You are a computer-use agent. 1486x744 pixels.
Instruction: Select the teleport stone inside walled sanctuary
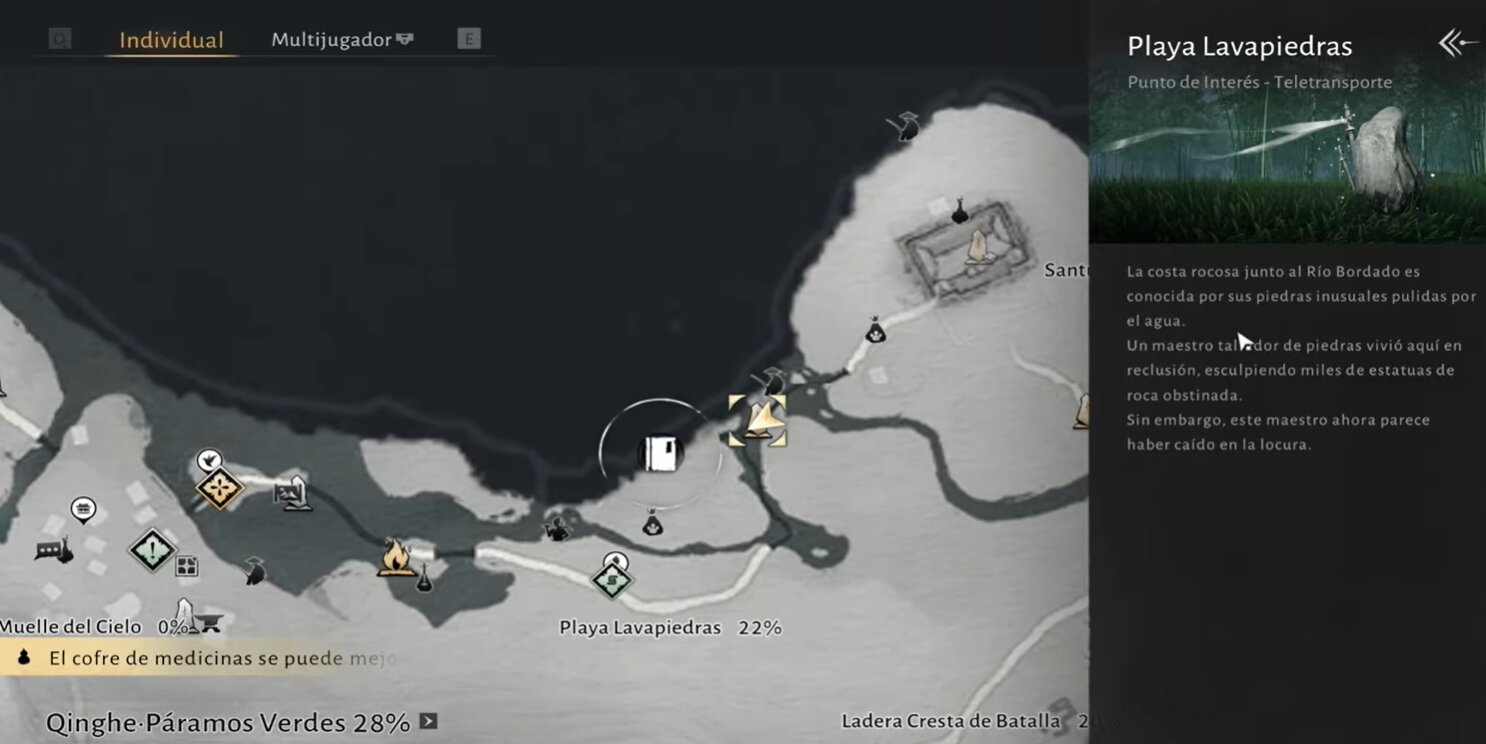[978, 248]
